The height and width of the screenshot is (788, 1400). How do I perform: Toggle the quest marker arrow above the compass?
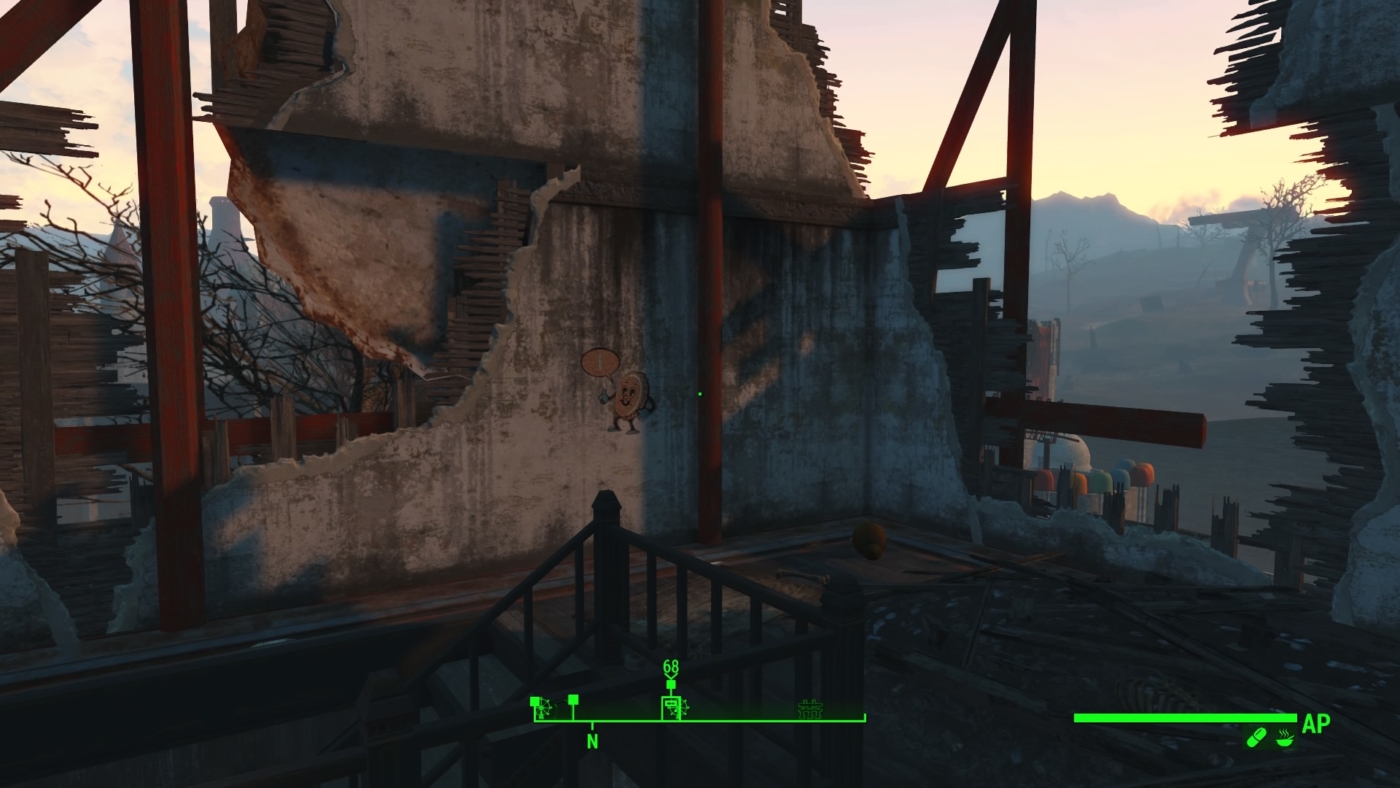(x=671, y=676)
